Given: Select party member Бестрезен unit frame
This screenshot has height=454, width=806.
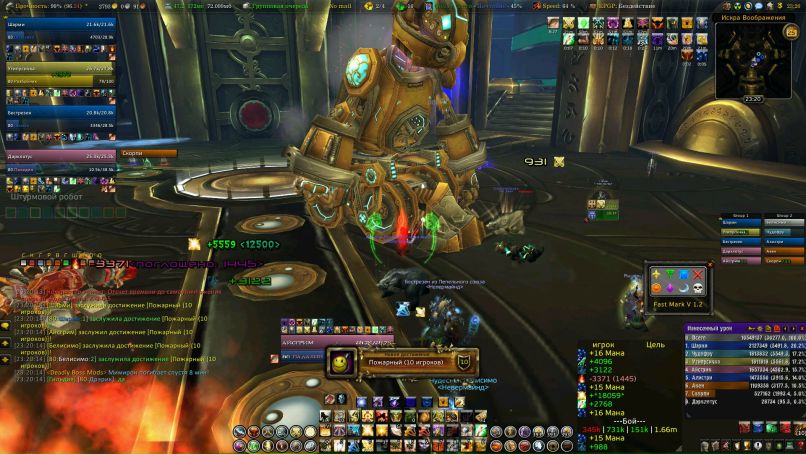Looking at the screenshot, I should point(56,112).
